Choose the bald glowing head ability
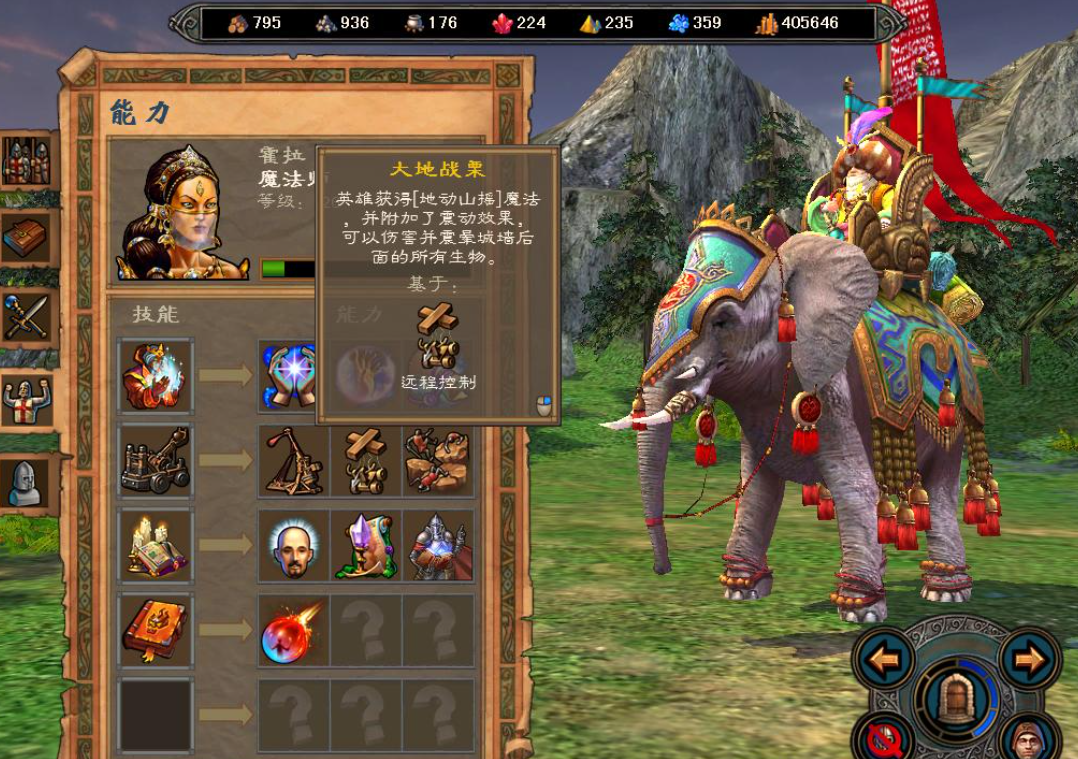This screenshot has width=1078, height=759. (294, 546)
